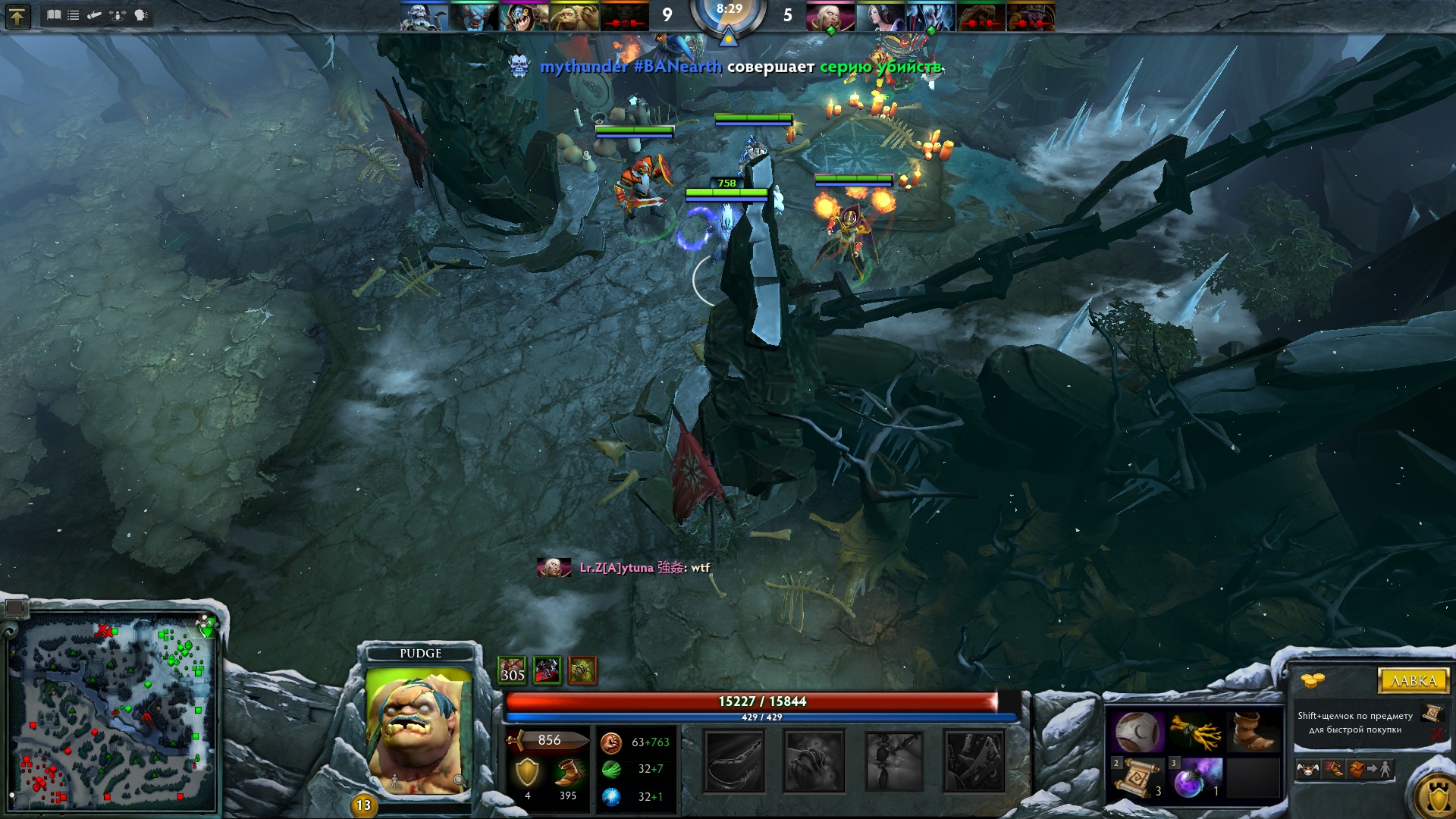Use the Moon Shard item slot
The width and height of the screenshot is (1456, 819).
[1137, 732]
